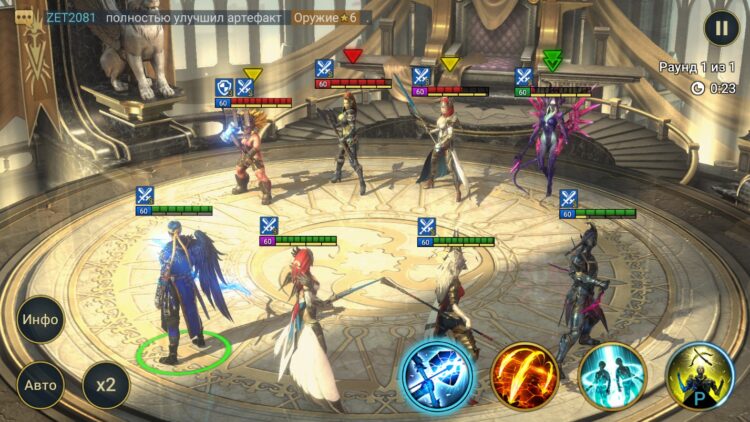The image size is (750, 422).
Task: Select the passive skill icon marked P
Action: 700,376
